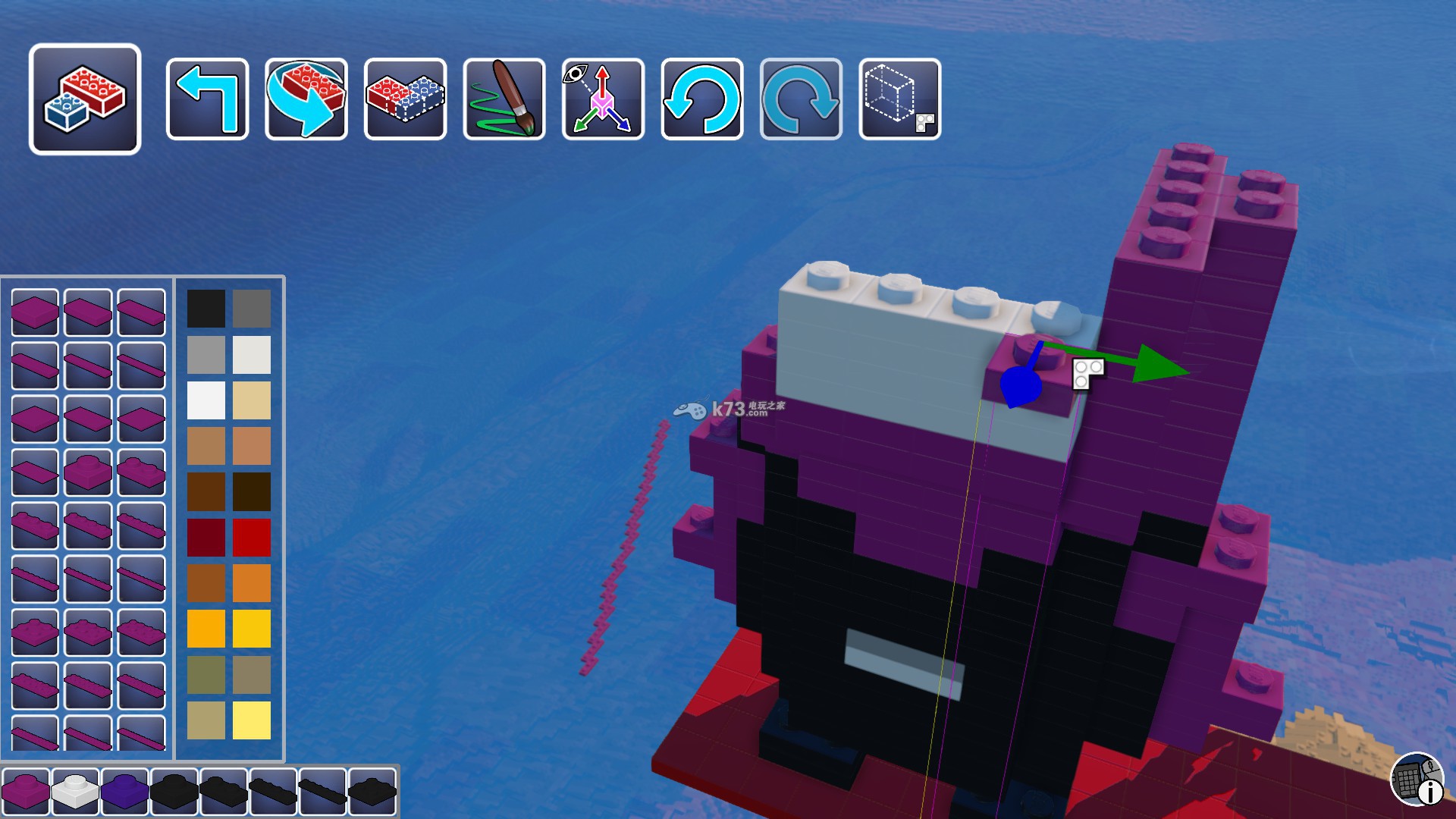
Task: Click the cyan back arrow button
Action: [x=207, y=99]
